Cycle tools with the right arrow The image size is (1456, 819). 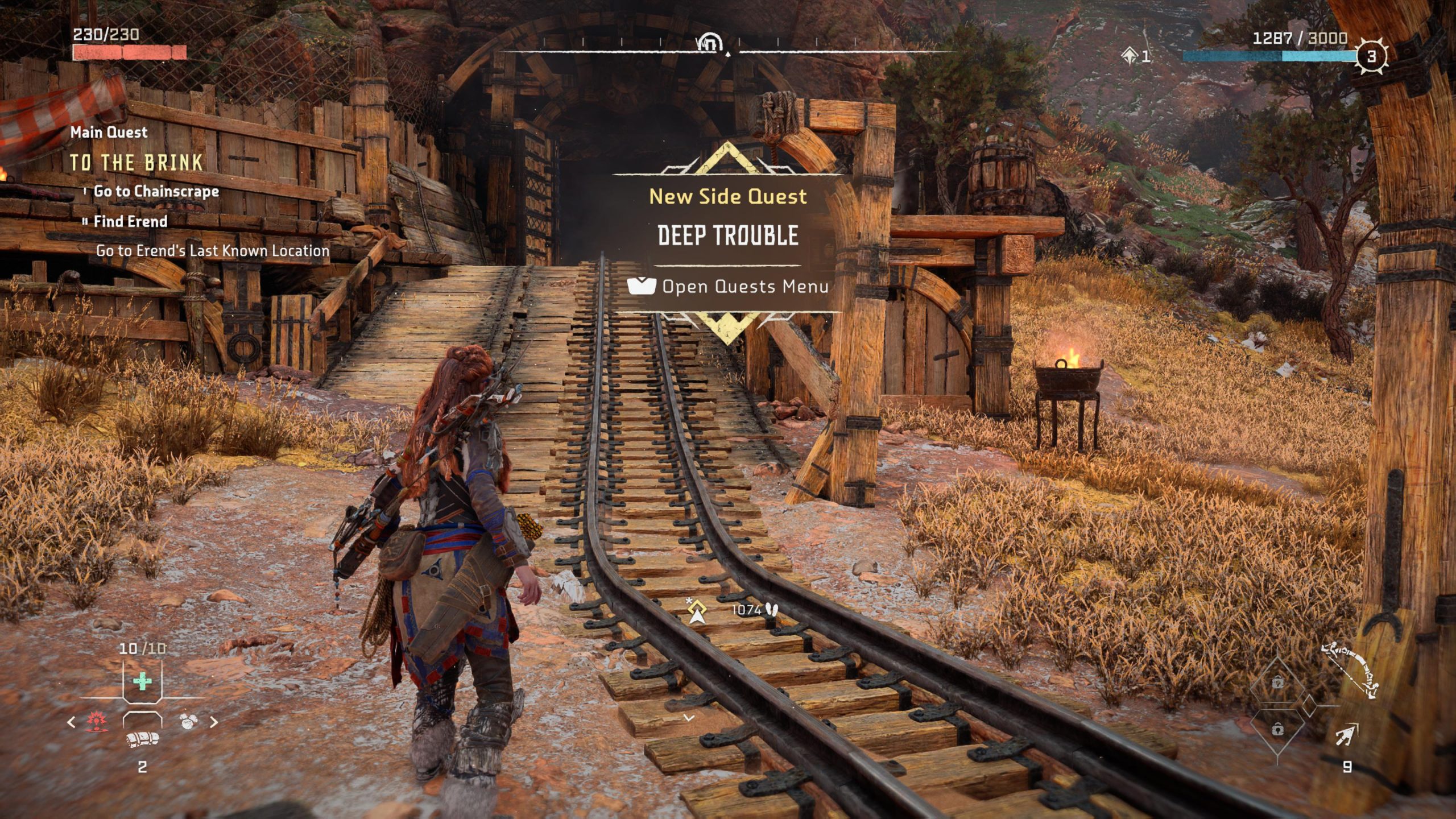click(214, 722)
